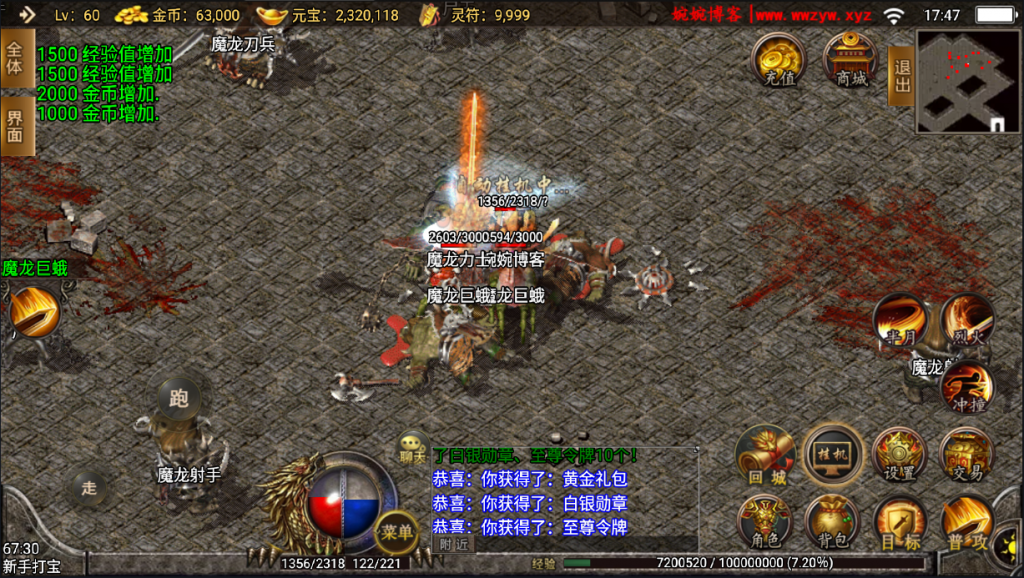Activate the 半月 half-moon skill
Screen dimensions: 1024x578
pos(899,320)
